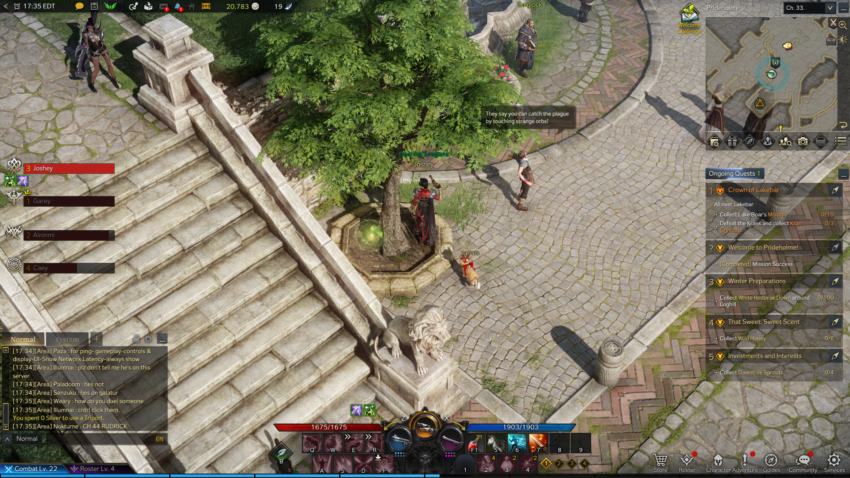Image resolution: width=850 pixels, height=478 pixels.
Task: Open the Guides menu
Action: [x=771, y=461]
